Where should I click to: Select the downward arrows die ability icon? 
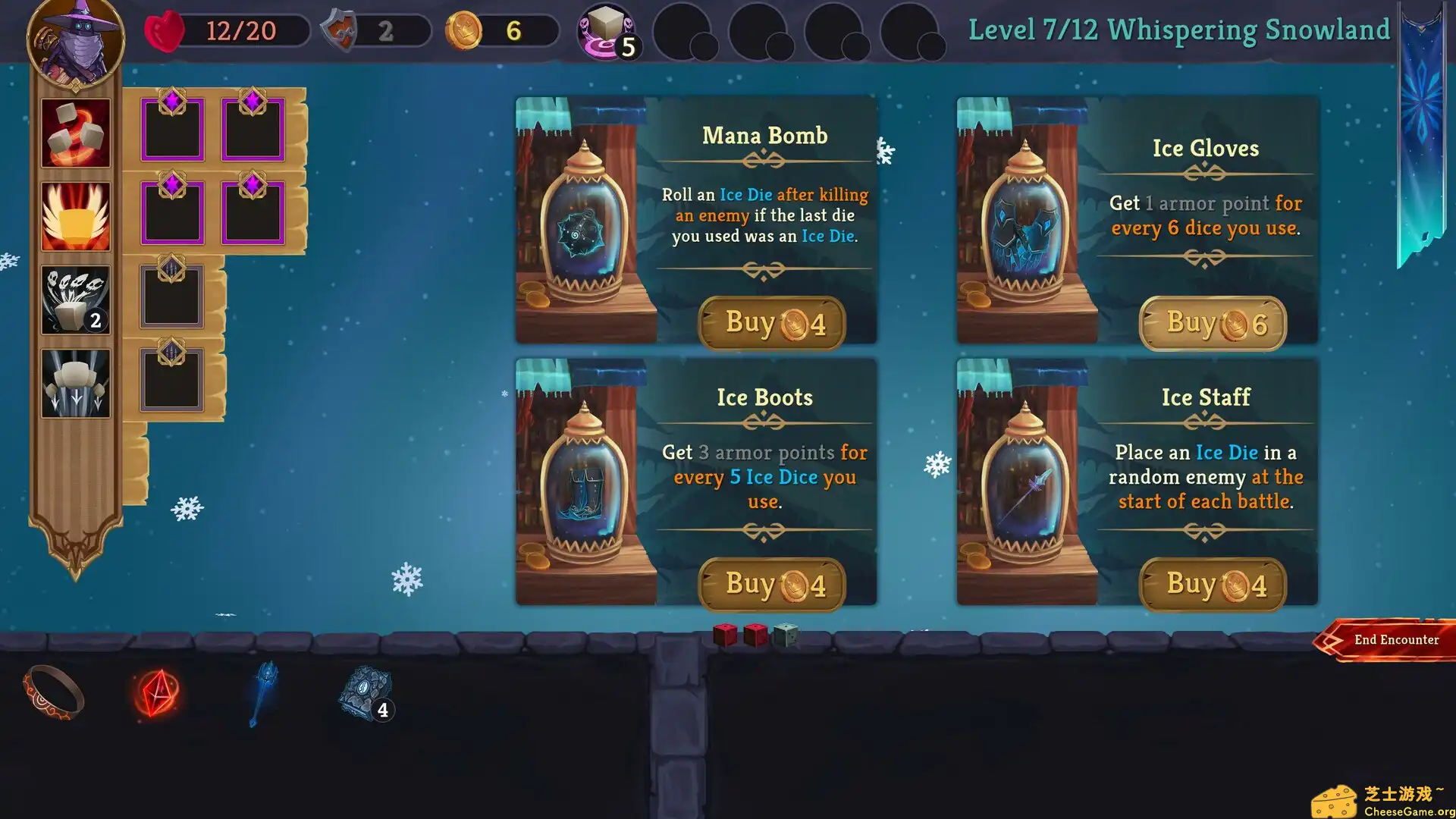[x=76, y=384]
